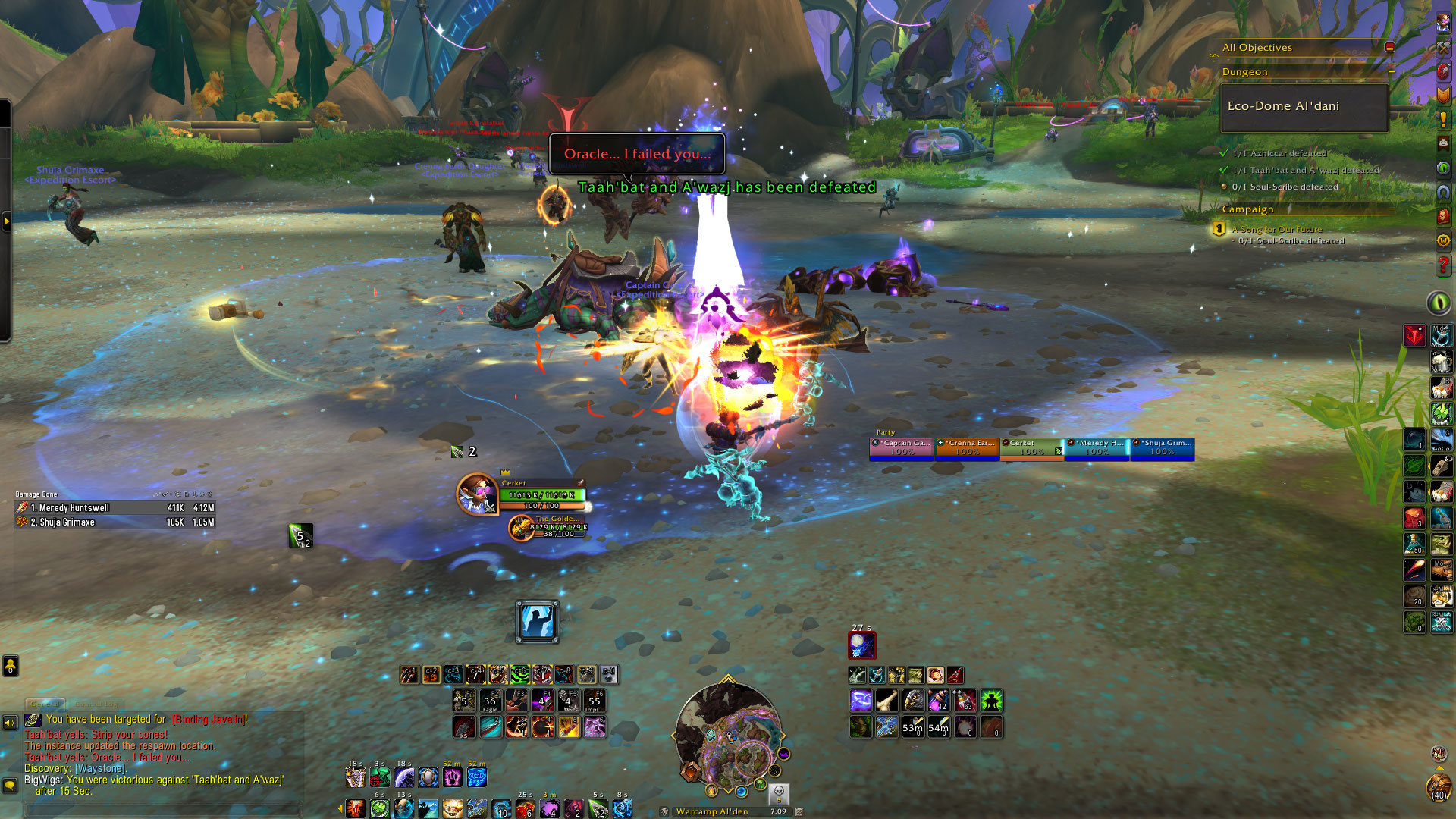Collapse the Campaign quest section
The height and width of the screenshot is (819, 1456).
pos(1392,209)
